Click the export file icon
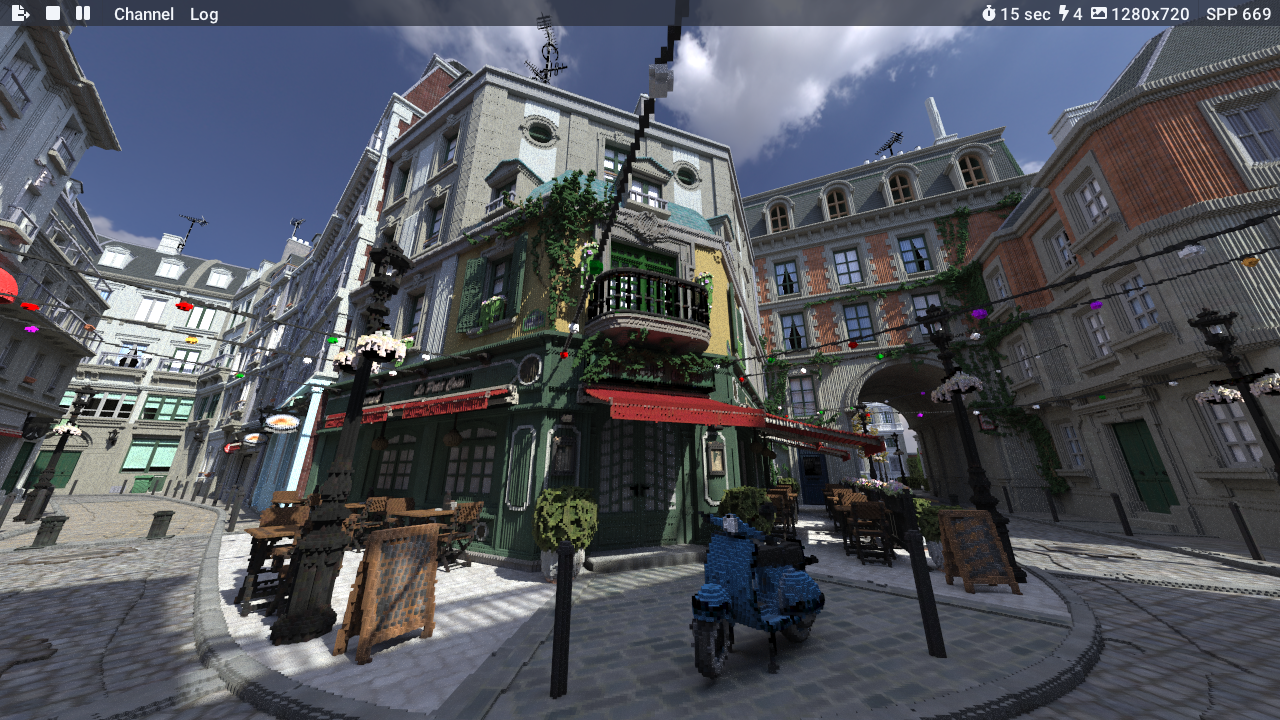Screen dimensions: 1280x720 coord(20,13)
